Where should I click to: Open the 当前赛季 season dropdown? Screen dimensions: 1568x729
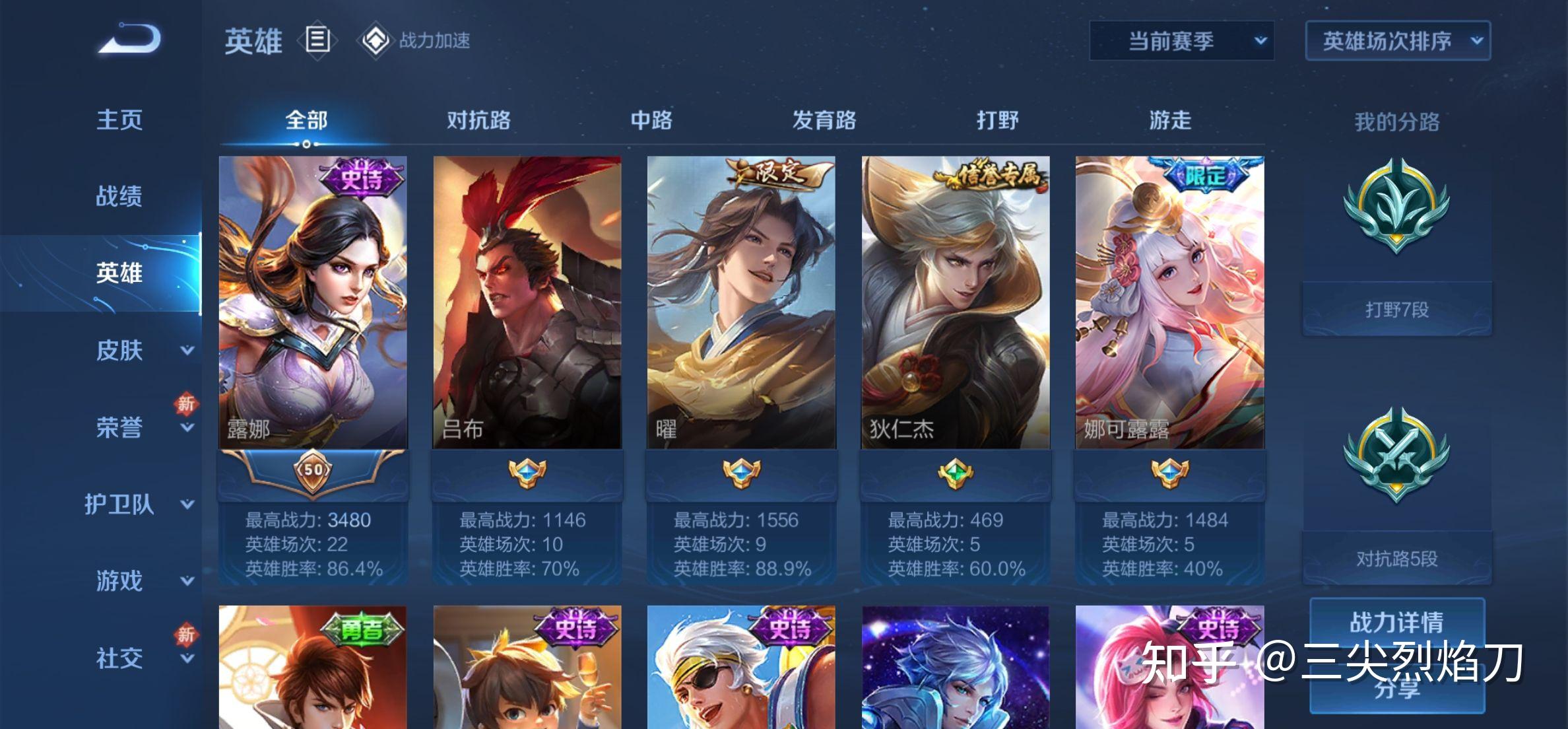click(x=1181, y=41)
